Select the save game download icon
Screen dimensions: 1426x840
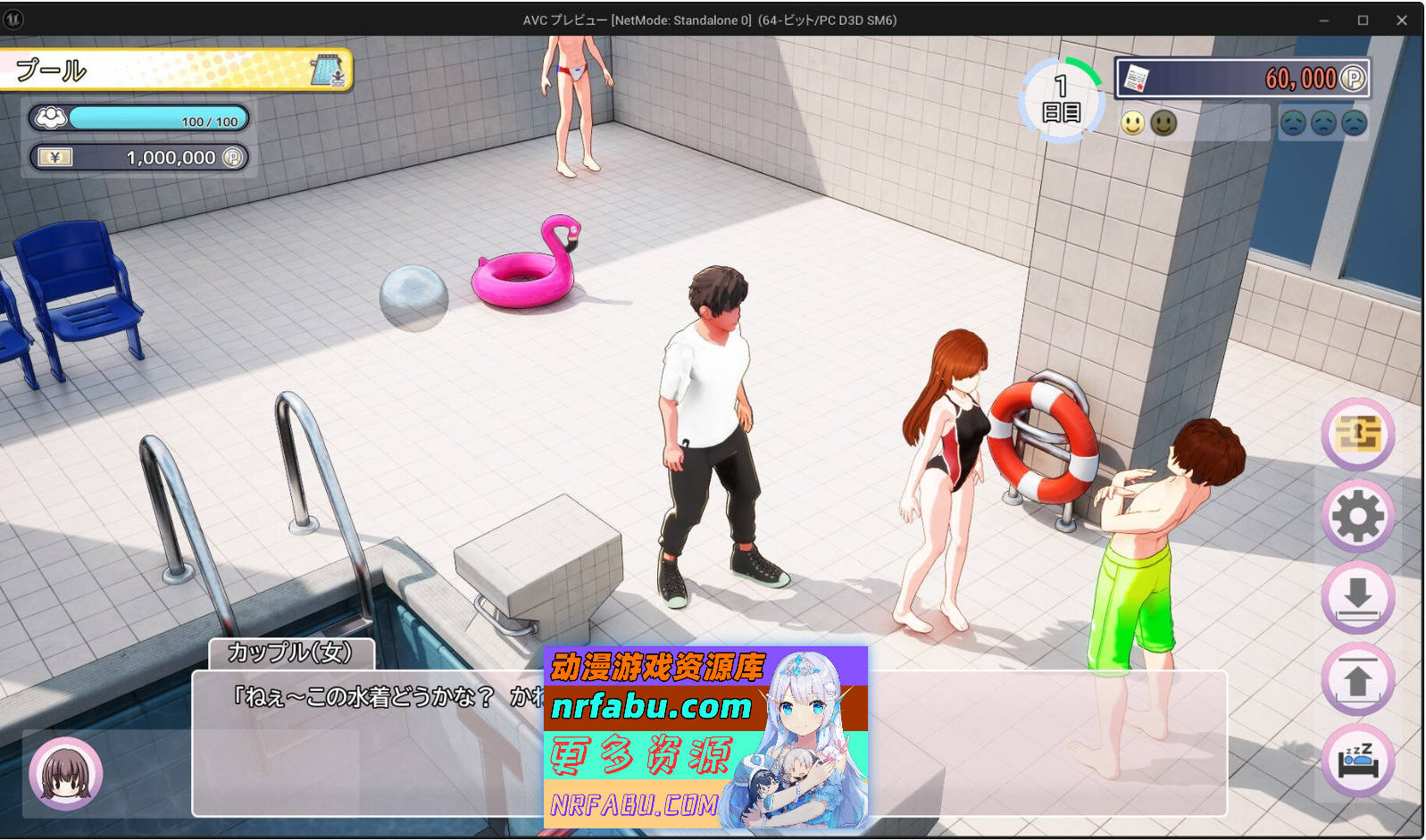1357,597
